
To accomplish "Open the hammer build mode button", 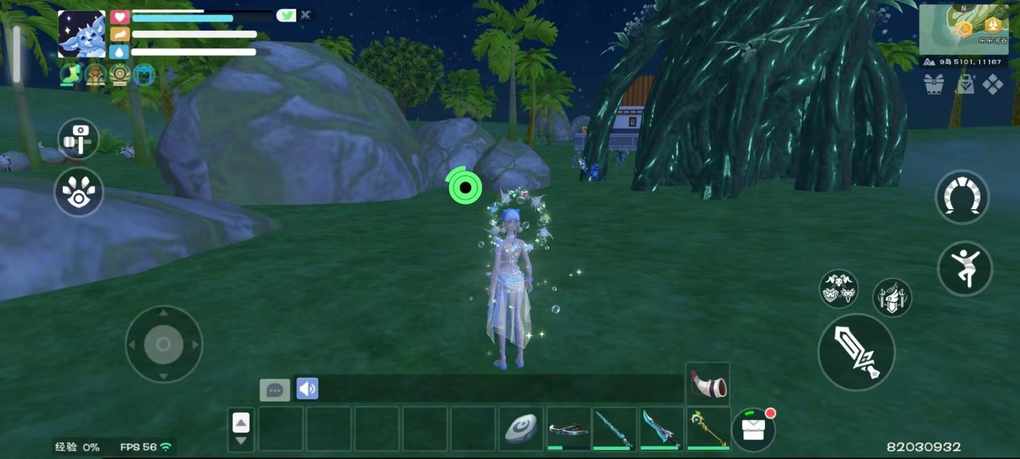I will tap(78, 140).
